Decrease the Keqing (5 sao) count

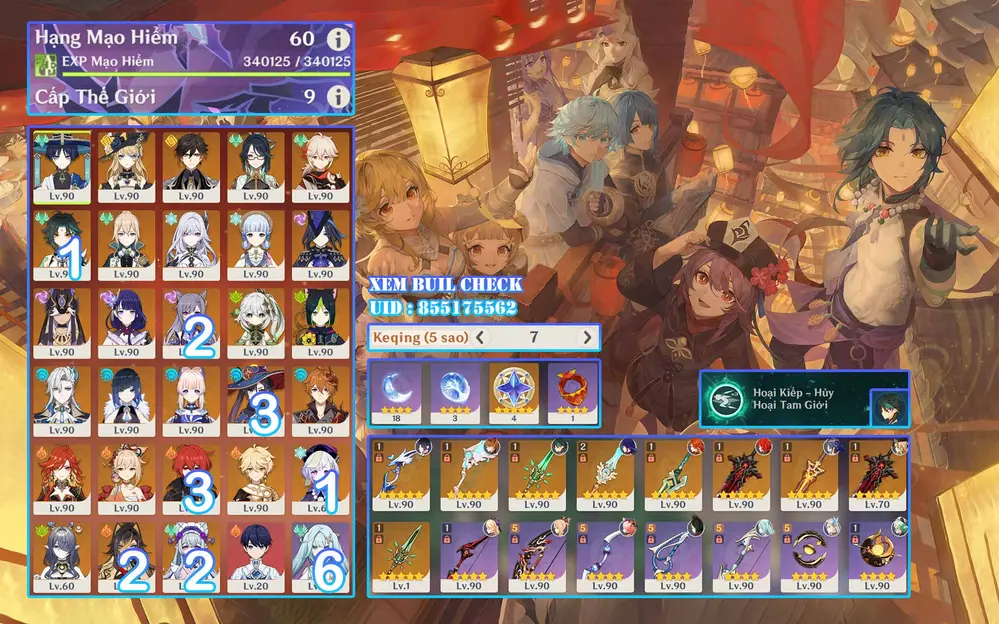pyautogui.click(x=482, y=337)
